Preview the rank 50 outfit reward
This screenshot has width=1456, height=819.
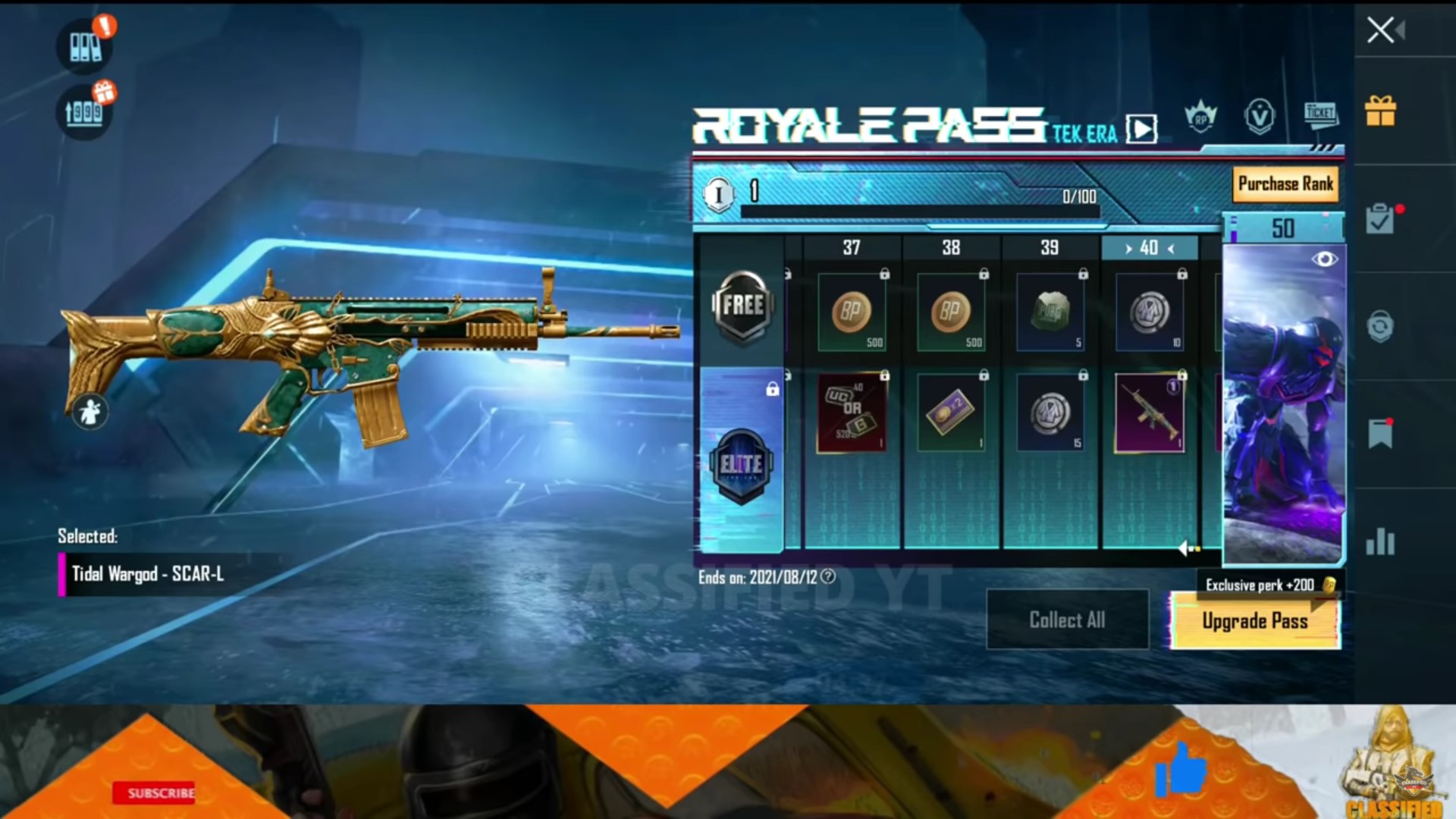[x=1325, y=259]
